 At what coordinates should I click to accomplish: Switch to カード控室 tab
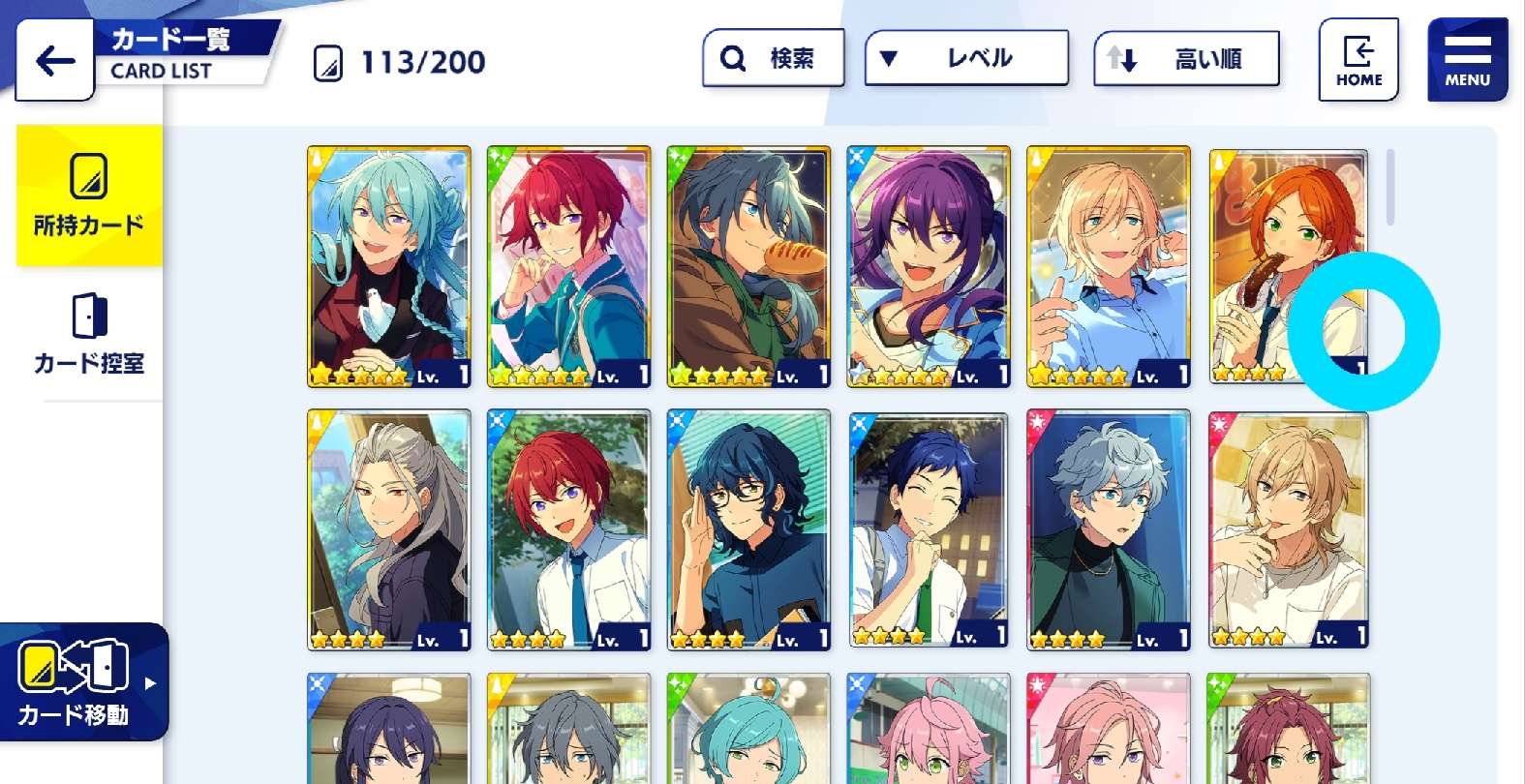coord(89,334)
